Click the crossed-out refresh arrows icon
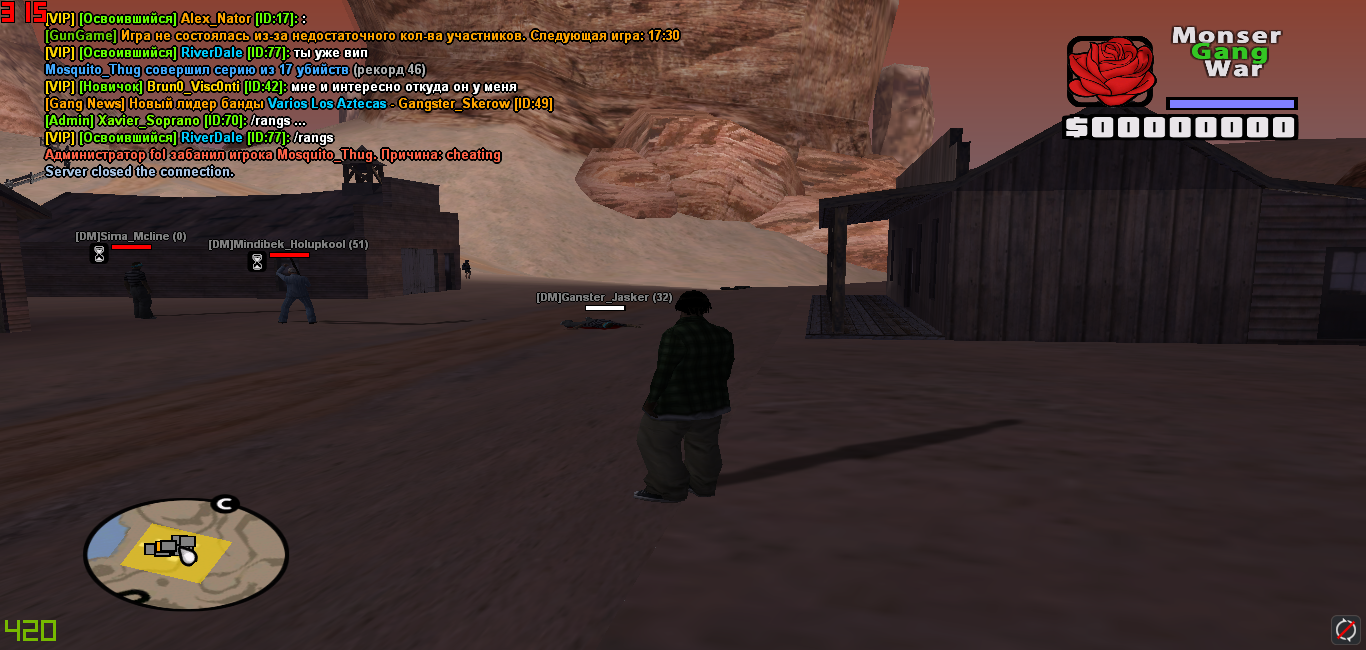Viewport: 1366px width, 650px height. [x=1346, y=630]
